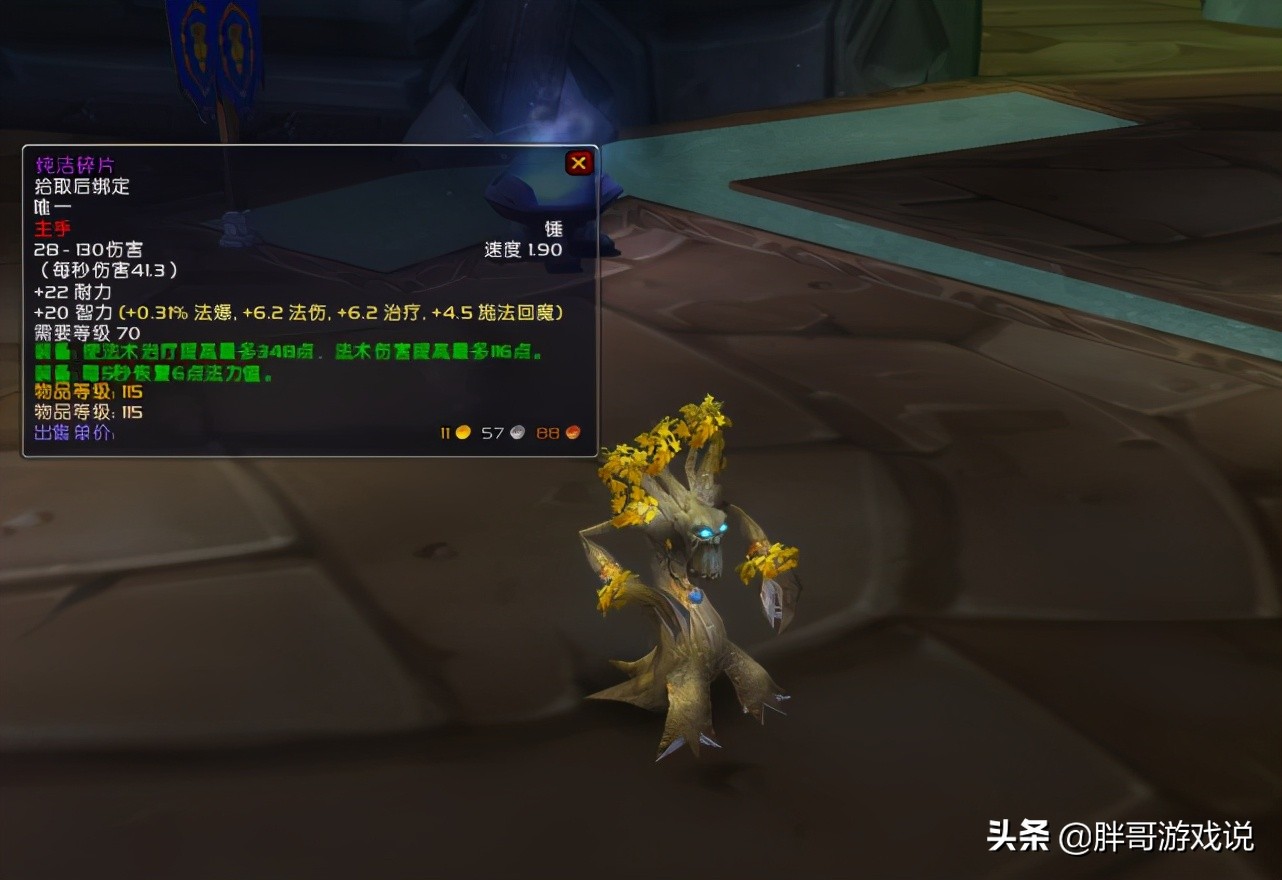Click the silver coin currency icon
Viewport: 1282px width, 880px height.
516,431
